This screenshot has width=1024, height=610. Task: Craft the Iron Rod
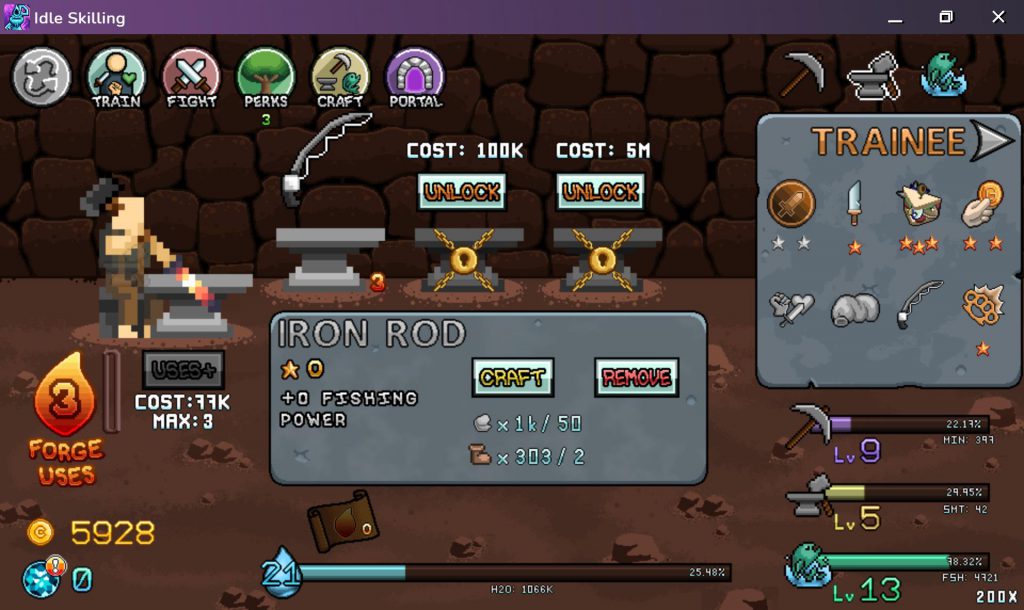[512, 377]
